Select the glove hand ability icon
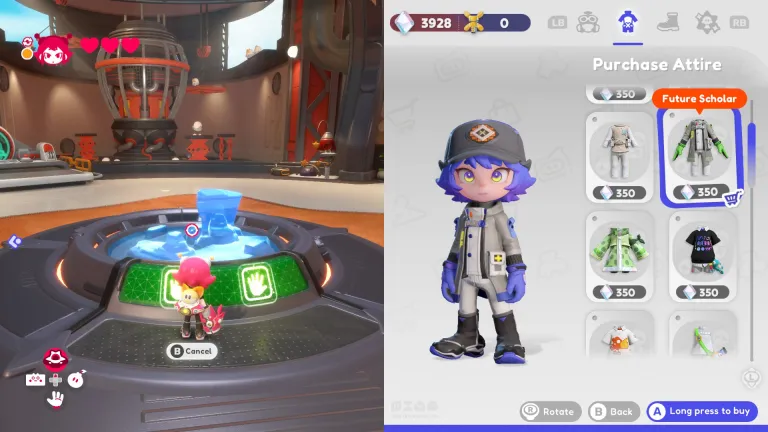 pyautogui.click(x=56, y=400)
